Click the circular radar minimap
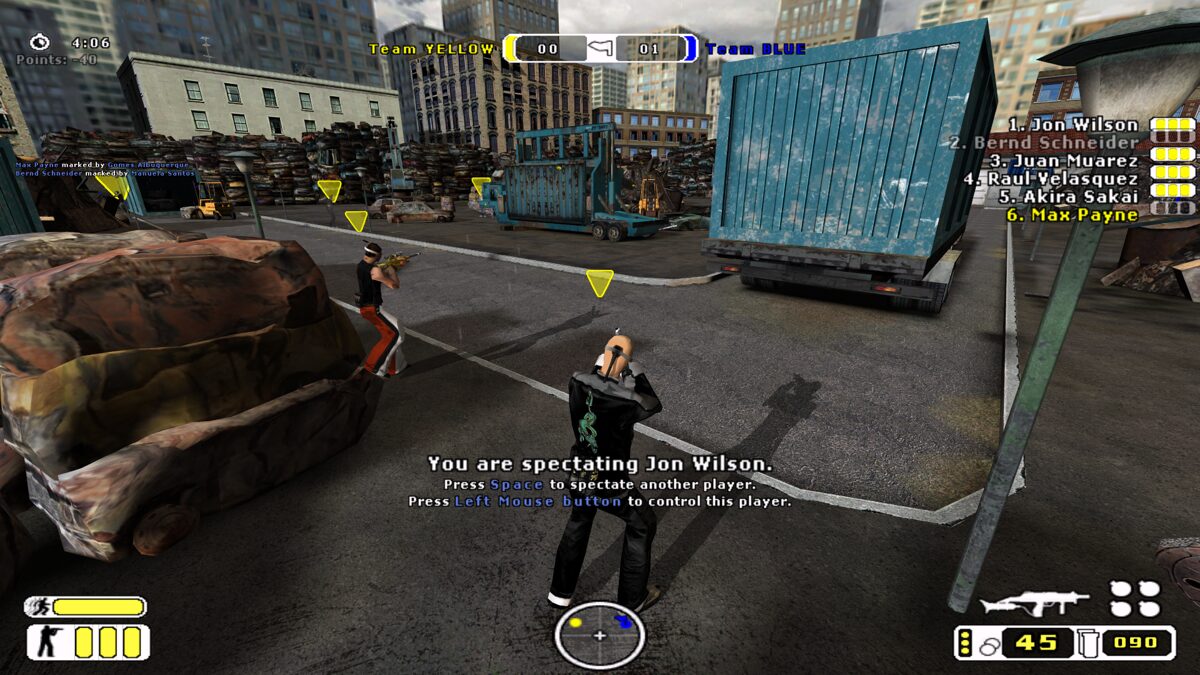This screenshot has width=1200, height=675. point(600,635)
